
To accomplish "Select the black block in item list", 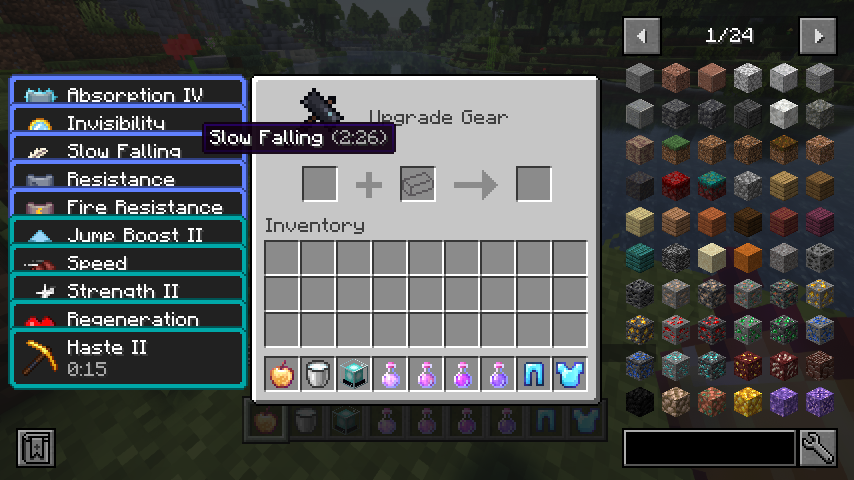I will pos(639,401).
